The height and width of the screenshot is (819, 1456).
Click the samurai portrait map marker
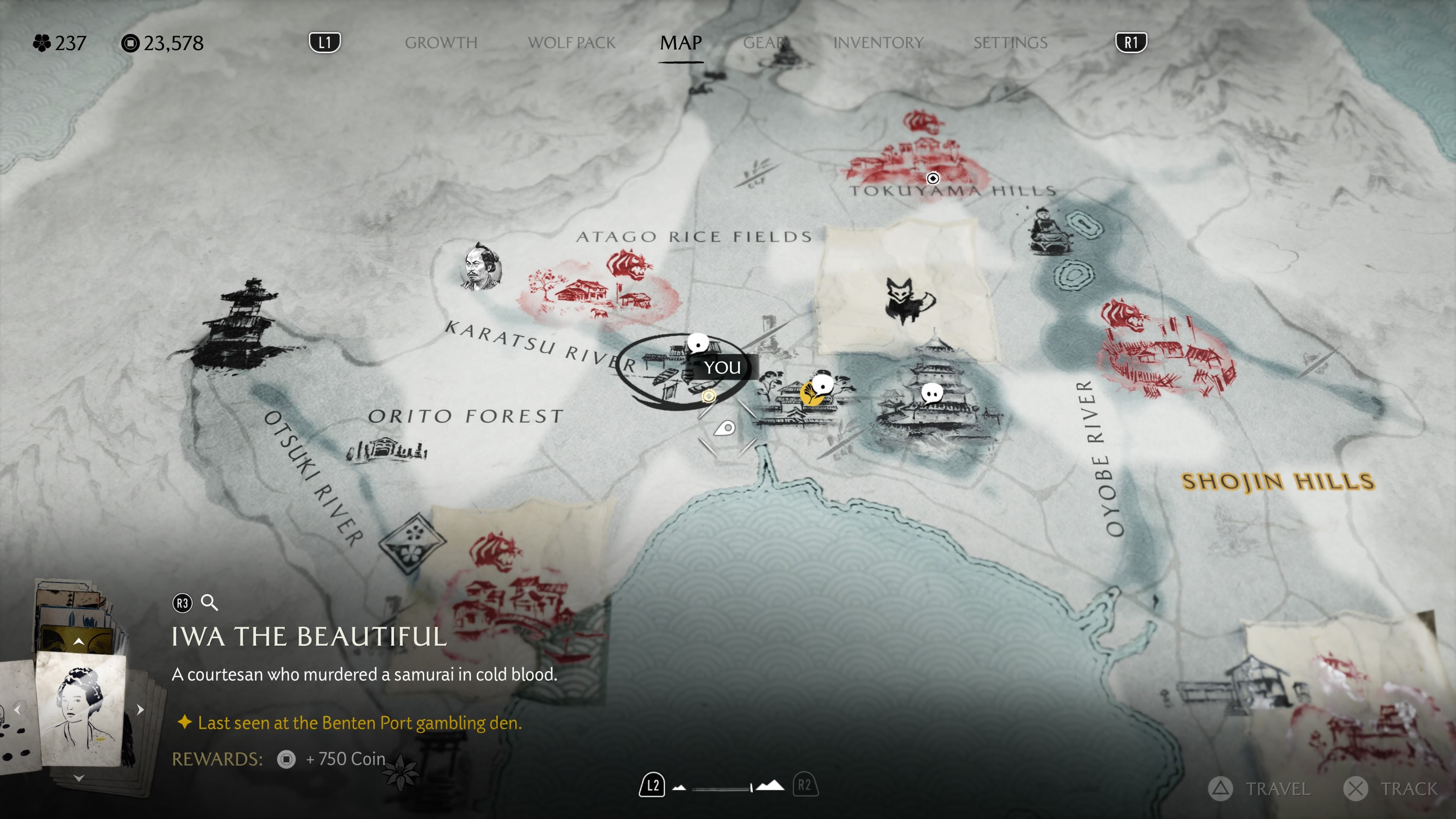click(x=481, y=266)
